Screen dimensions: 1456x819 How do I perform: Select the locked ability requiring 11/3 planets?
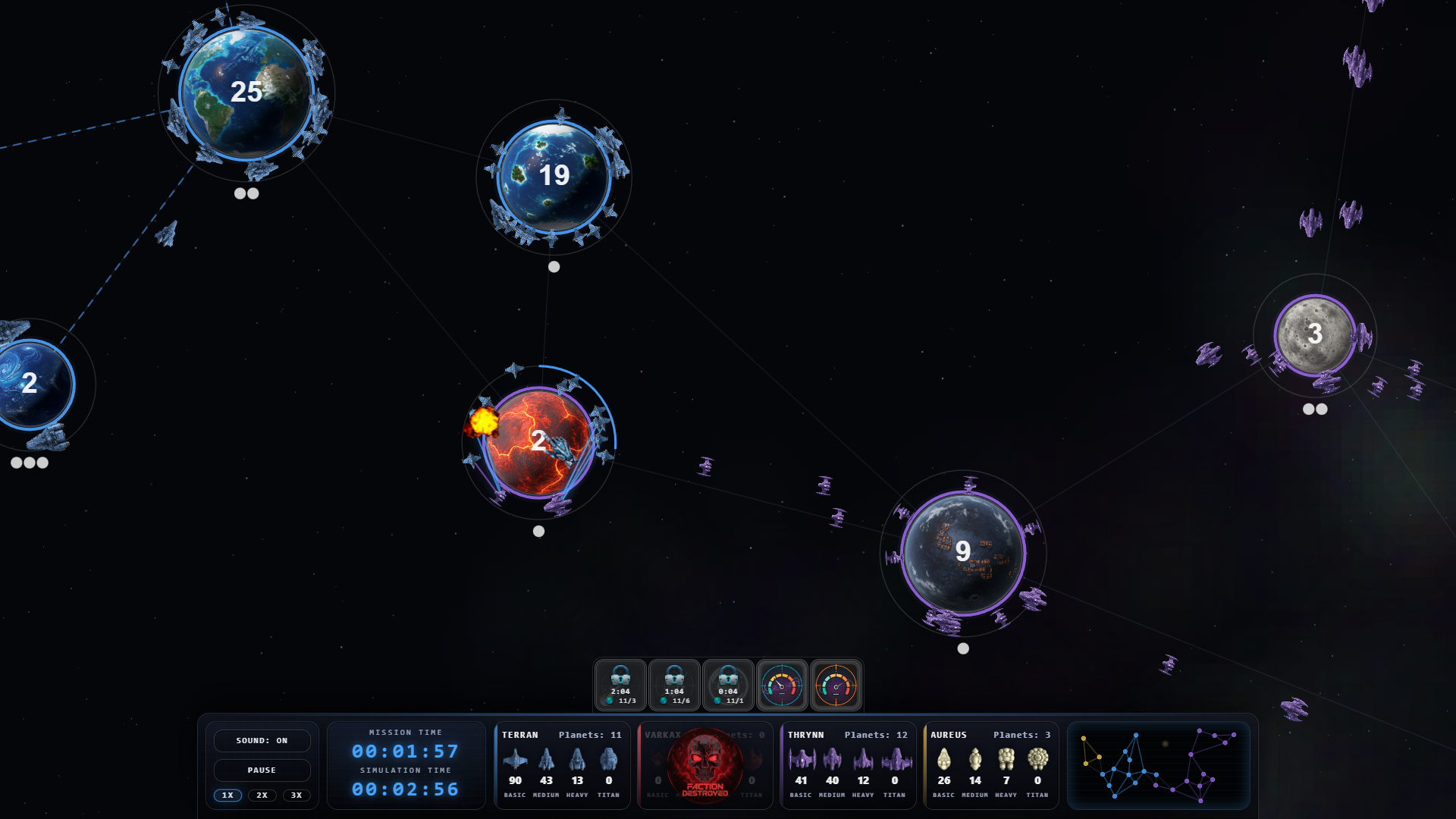click(620, 685)
